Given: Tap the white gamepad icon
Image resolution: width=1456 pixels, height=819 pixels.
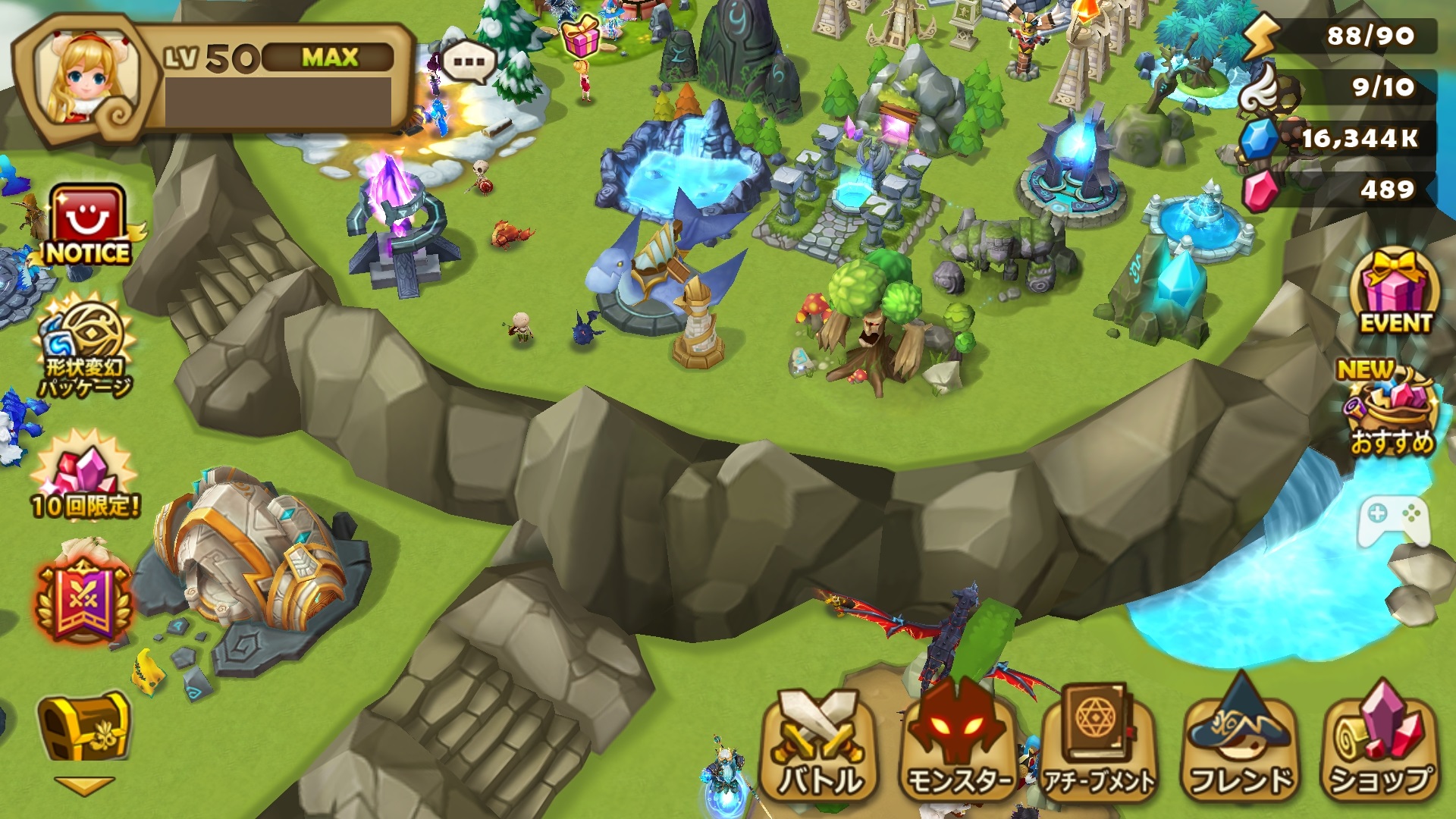Looking at the screenshot, I should click(x=1394, y=520).
